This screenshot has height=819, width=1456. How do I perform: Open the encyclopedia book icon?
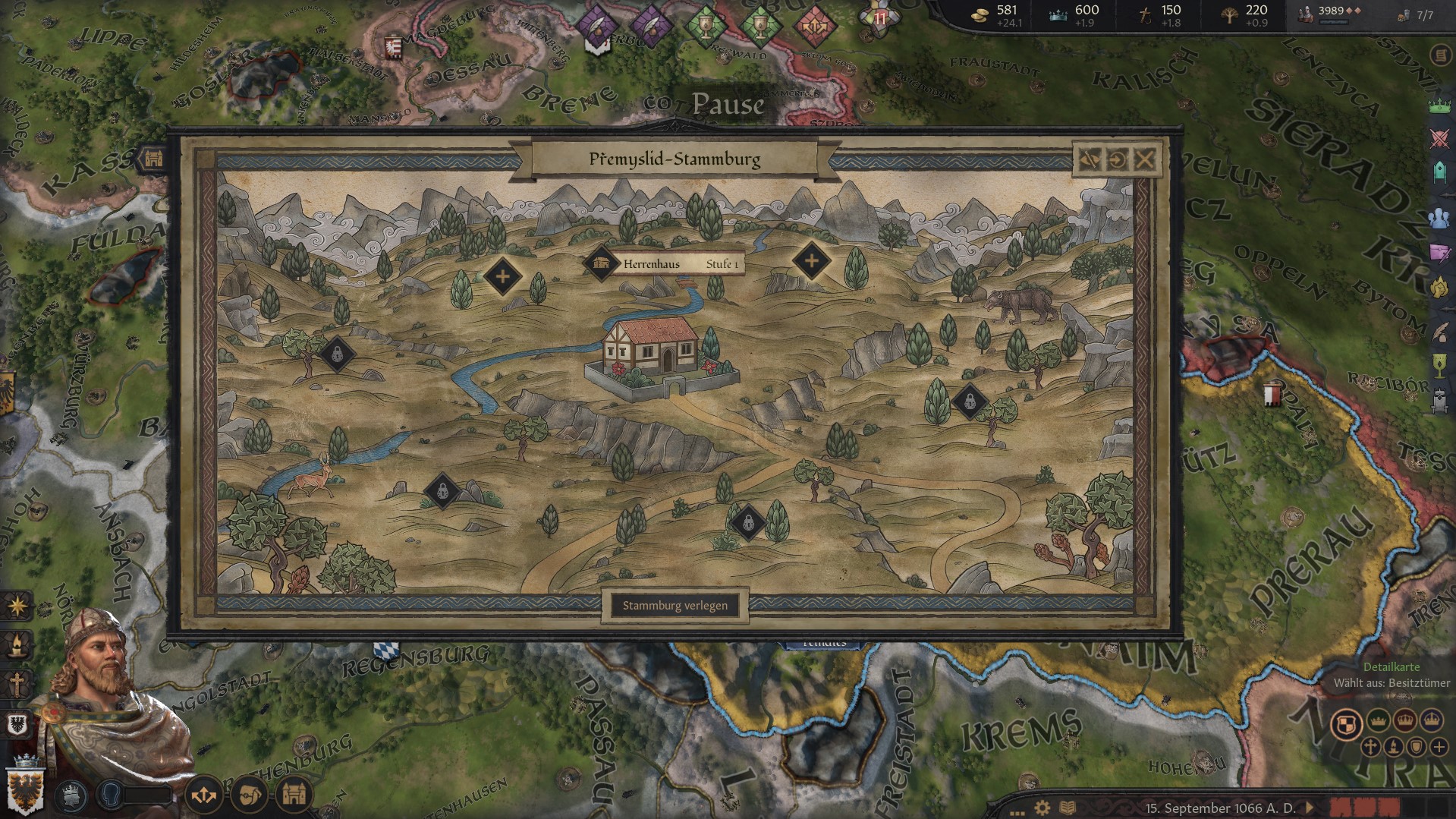pos(1067,808)
